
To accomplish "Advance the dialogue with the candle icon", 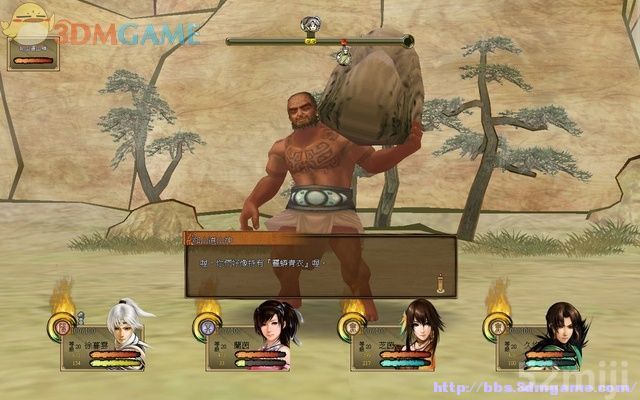I will [438, 283].
